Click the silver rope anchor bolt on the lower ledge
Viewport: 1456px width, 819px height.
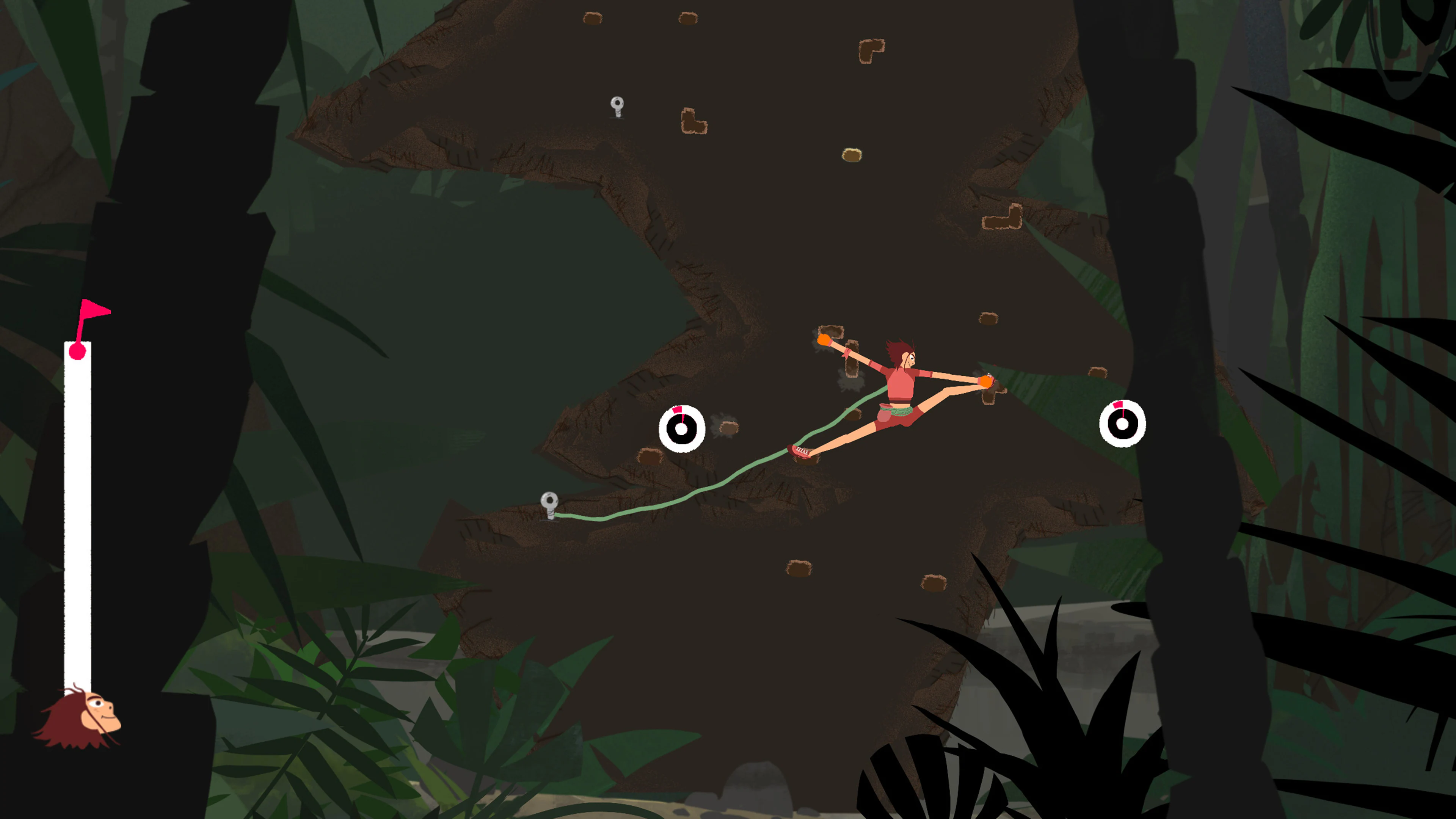click(549, 501)
